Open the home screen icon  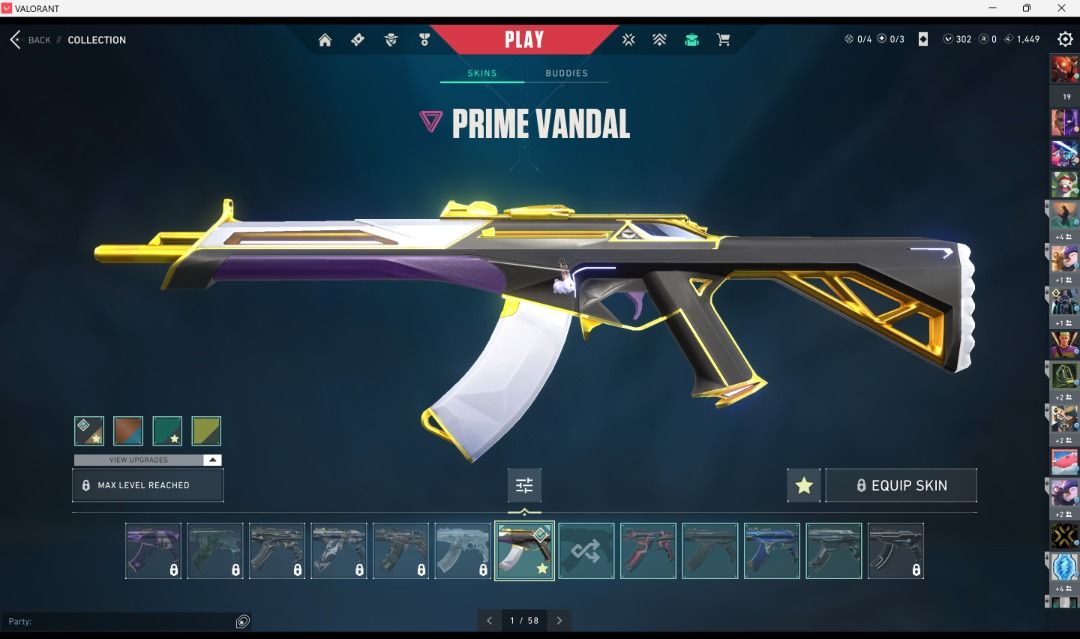pos(325,40)
